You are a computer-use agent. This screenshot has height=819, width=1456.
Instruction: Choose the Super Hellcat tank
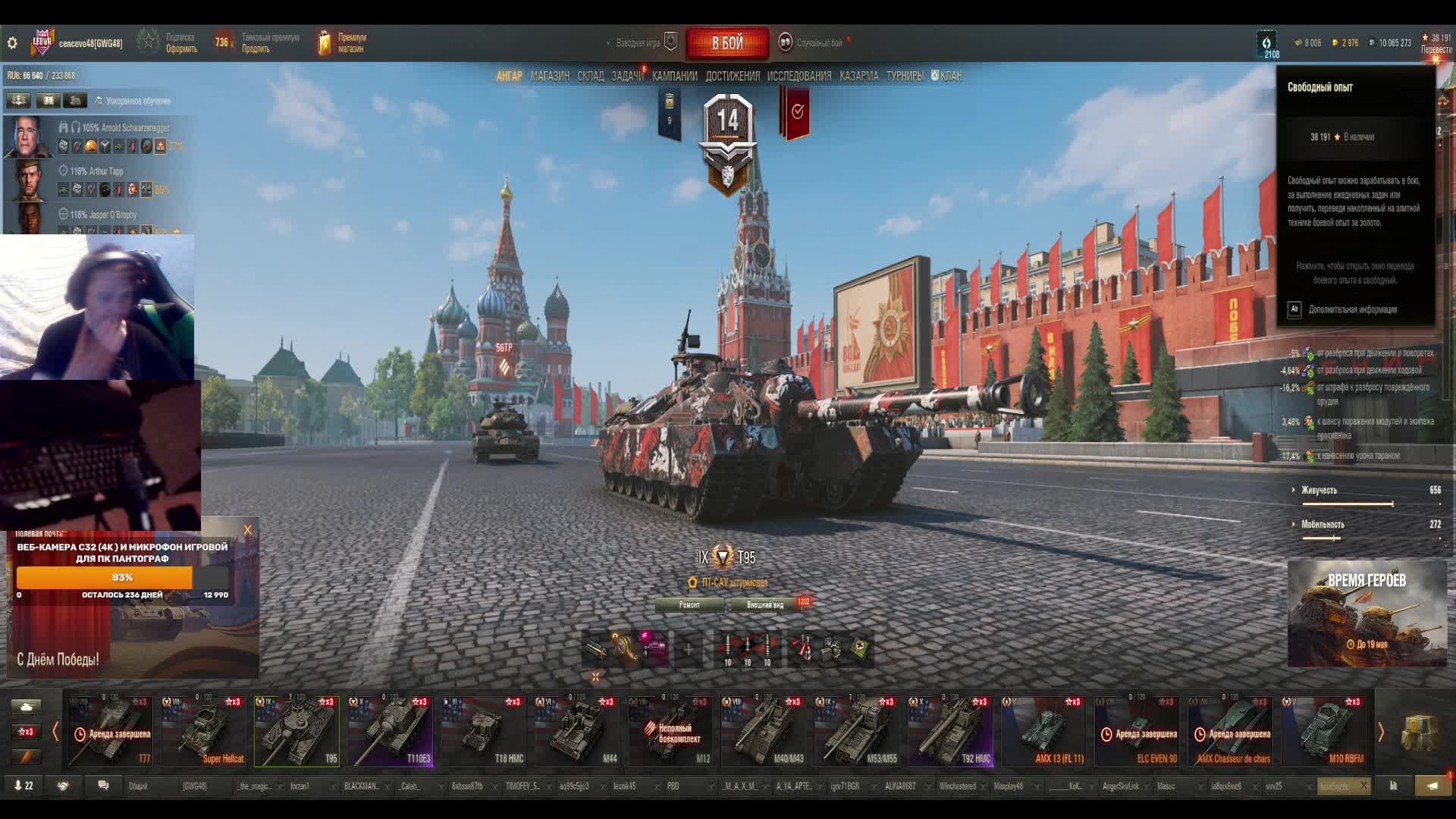[203, 731]
